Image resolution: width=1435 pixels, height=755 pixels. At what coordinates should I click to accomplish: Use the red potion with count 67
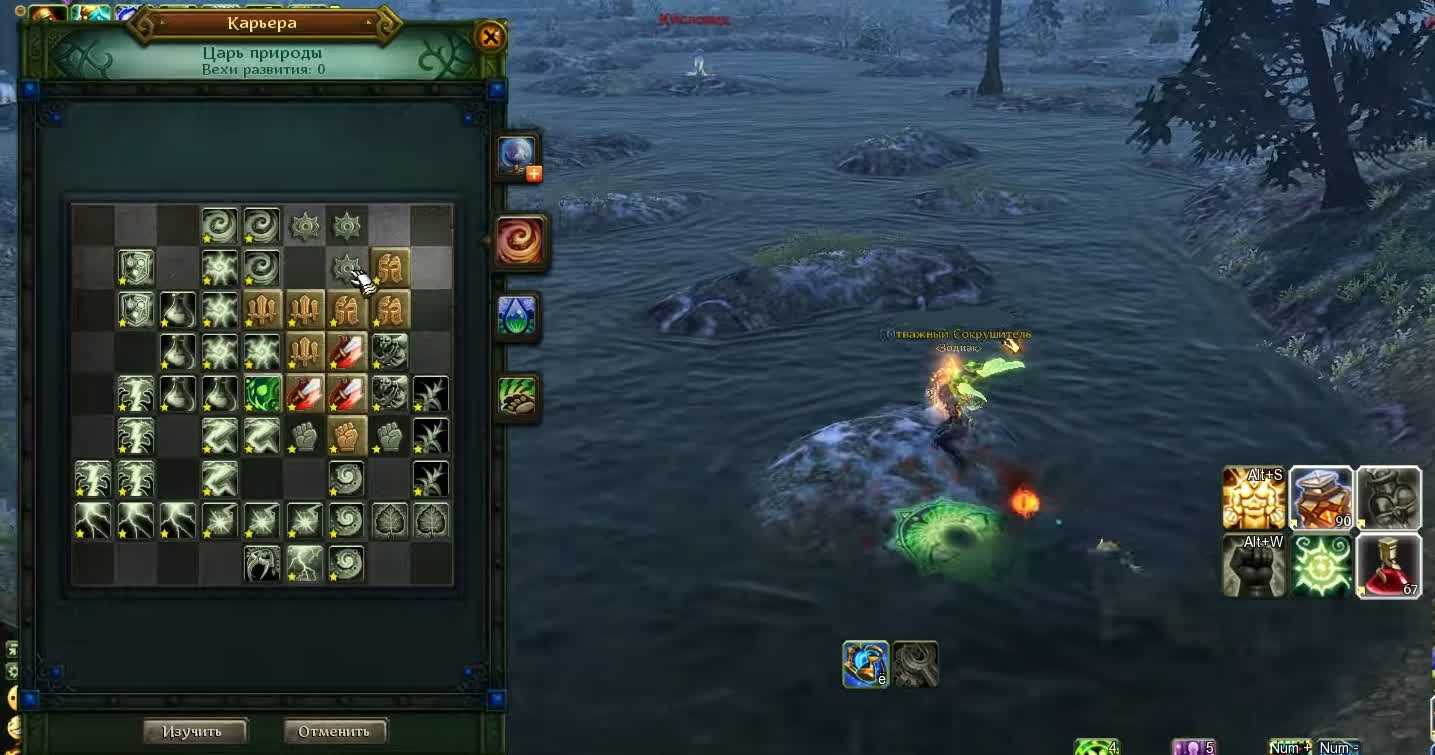[1388, 565]
